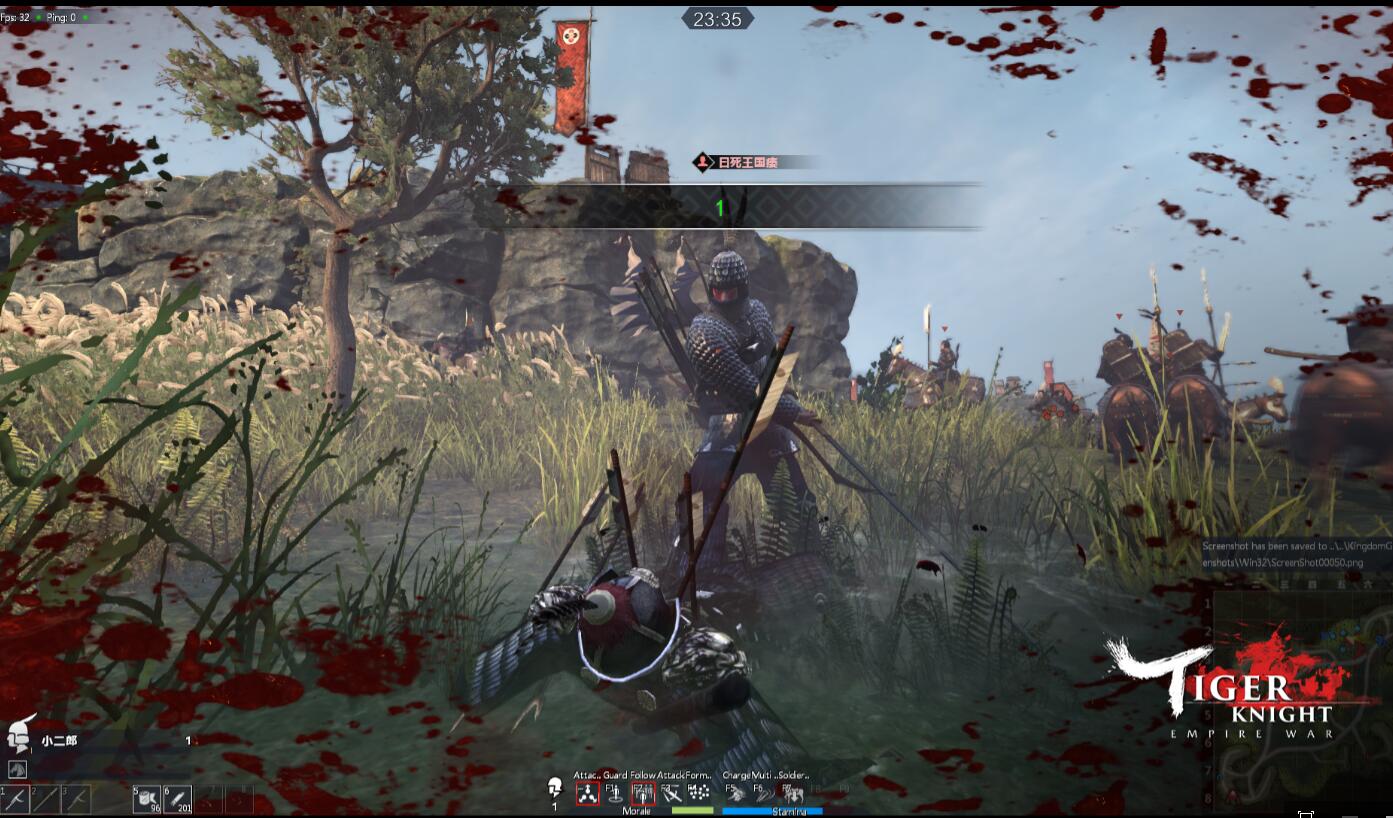
Task: Activate the Guard command (F1)
Action: coord(614,794)
